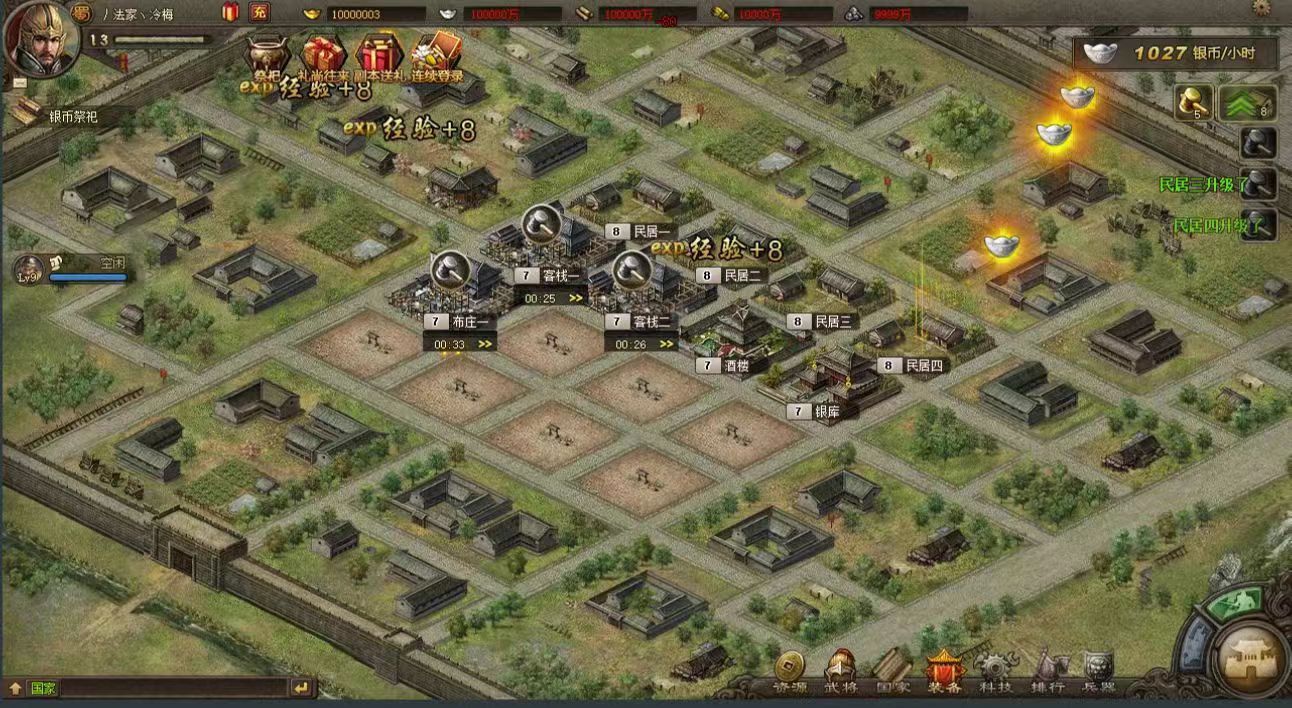The image size is (1292, 708).
Task: Open the 副本送礼 gift box event
Action: pyautogui.click(x=379, y=57)
